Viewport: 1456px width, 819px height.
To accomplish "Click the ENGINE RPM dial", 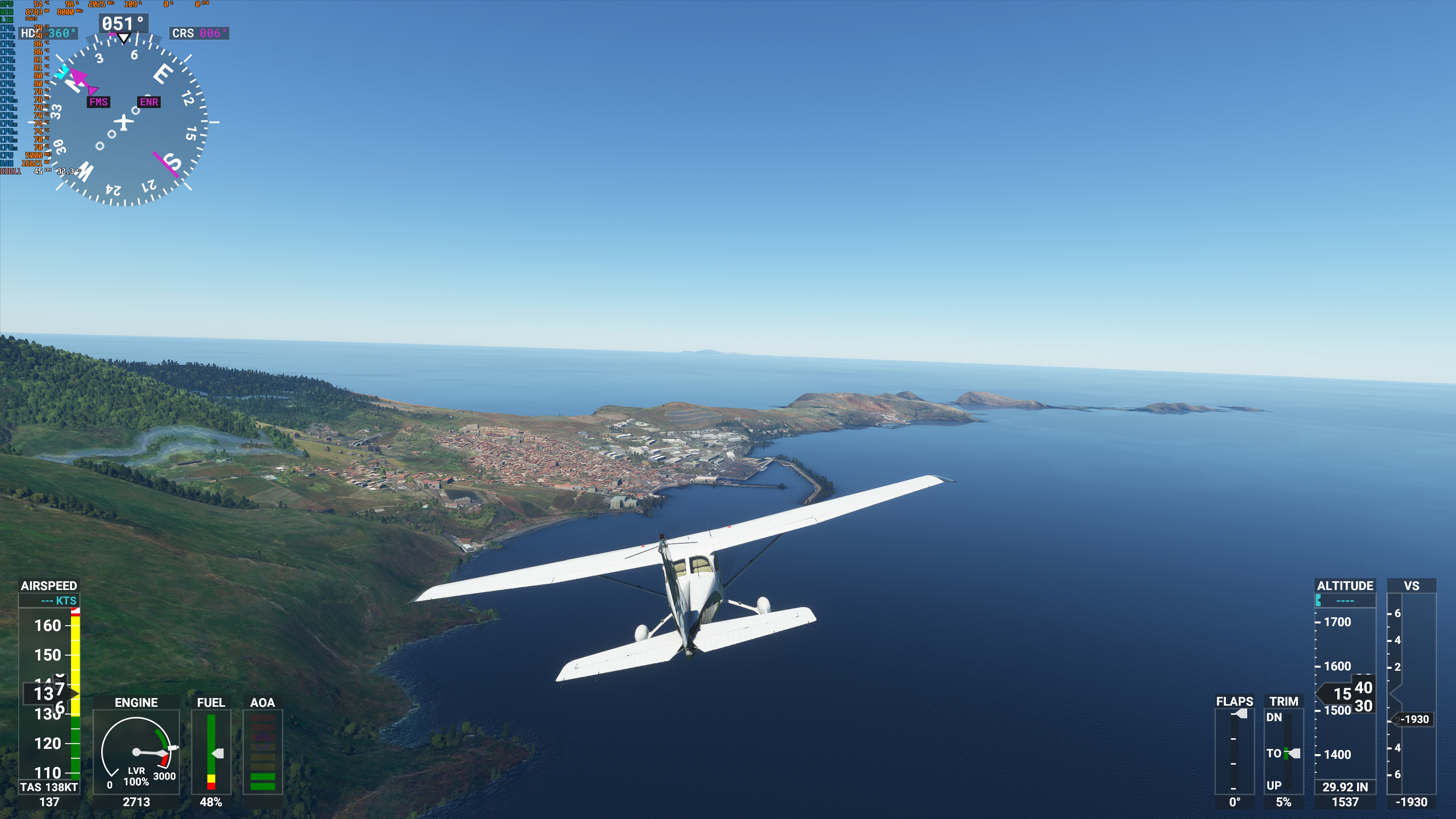I will (137, 752).
